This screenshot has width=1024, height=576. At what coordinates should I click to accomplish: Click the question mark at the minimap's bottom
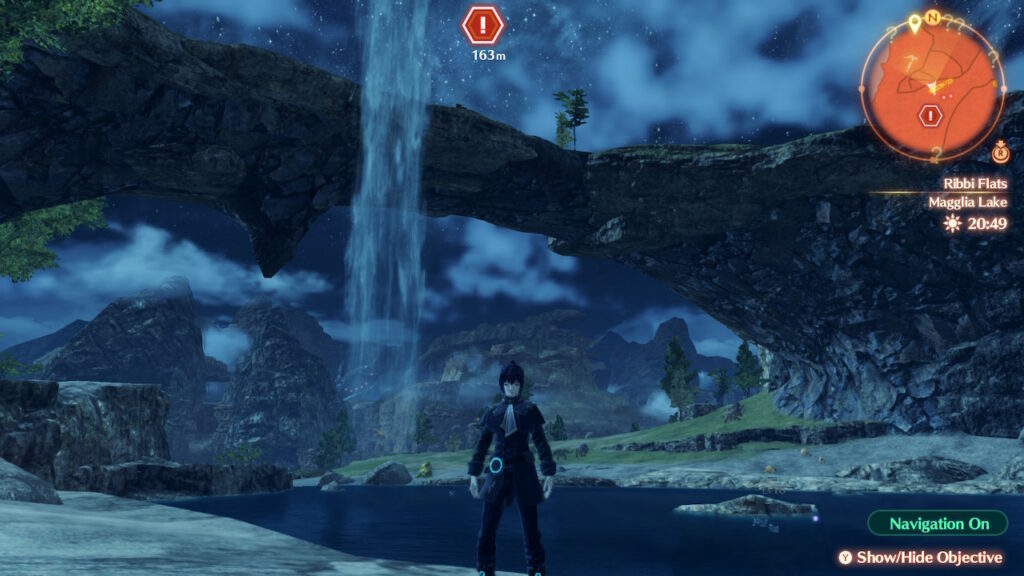936,153
